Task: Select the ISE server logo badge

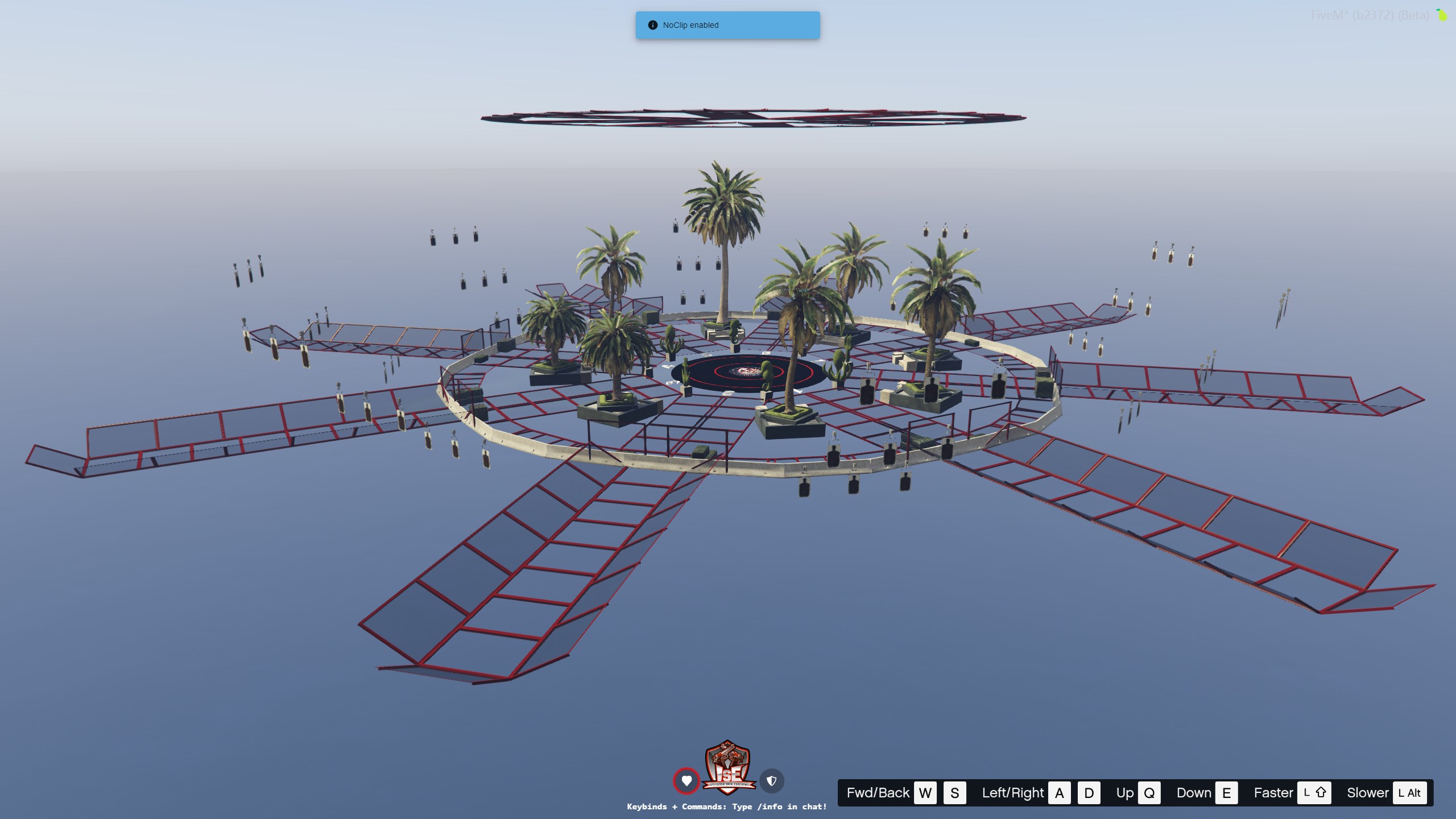Action: pyautogui.click(x=729, y=767)
